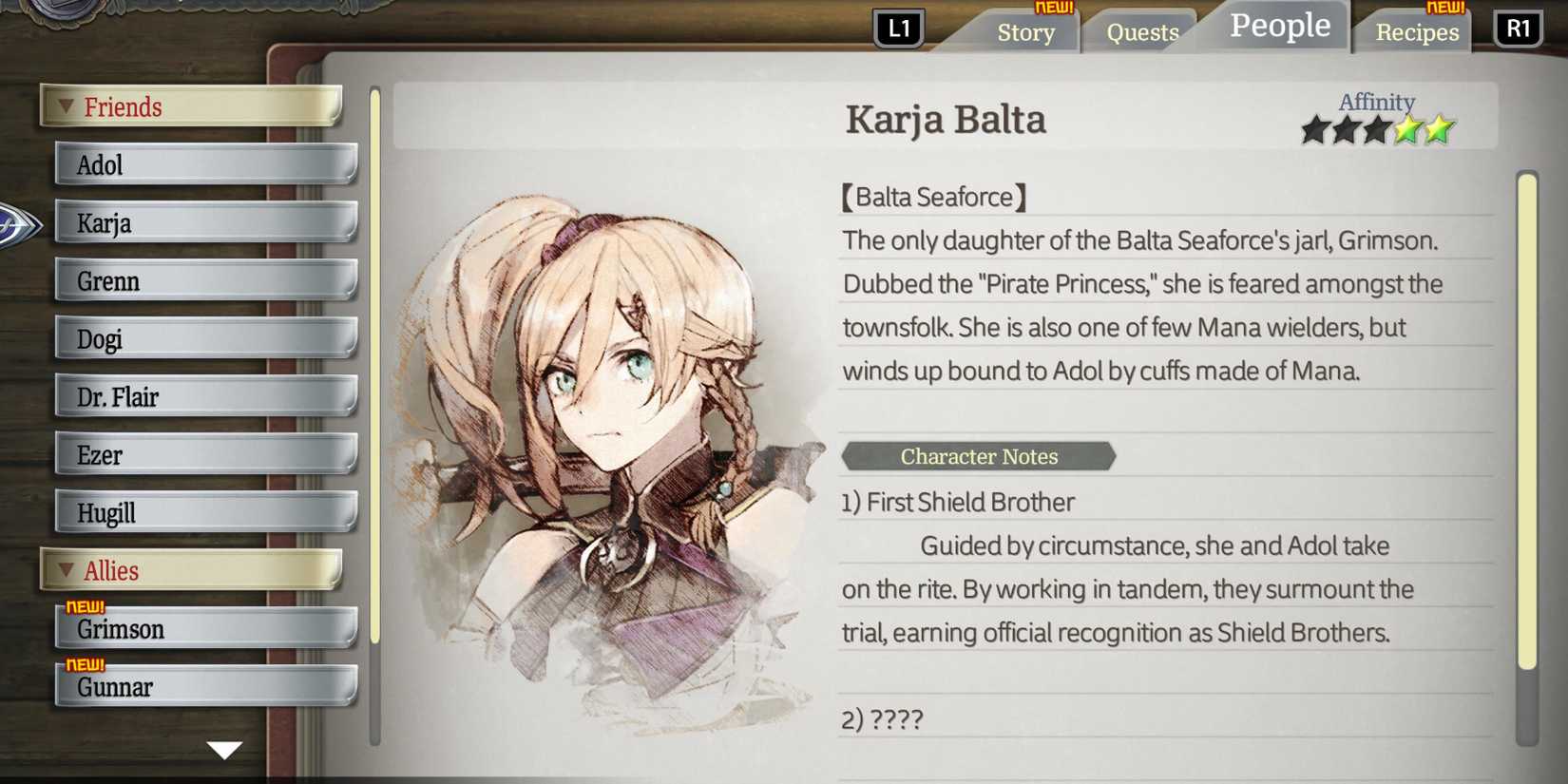Screen dimensions: 1568x784
Task: Click the down arrow below the character list
Action: pos(223,751)
